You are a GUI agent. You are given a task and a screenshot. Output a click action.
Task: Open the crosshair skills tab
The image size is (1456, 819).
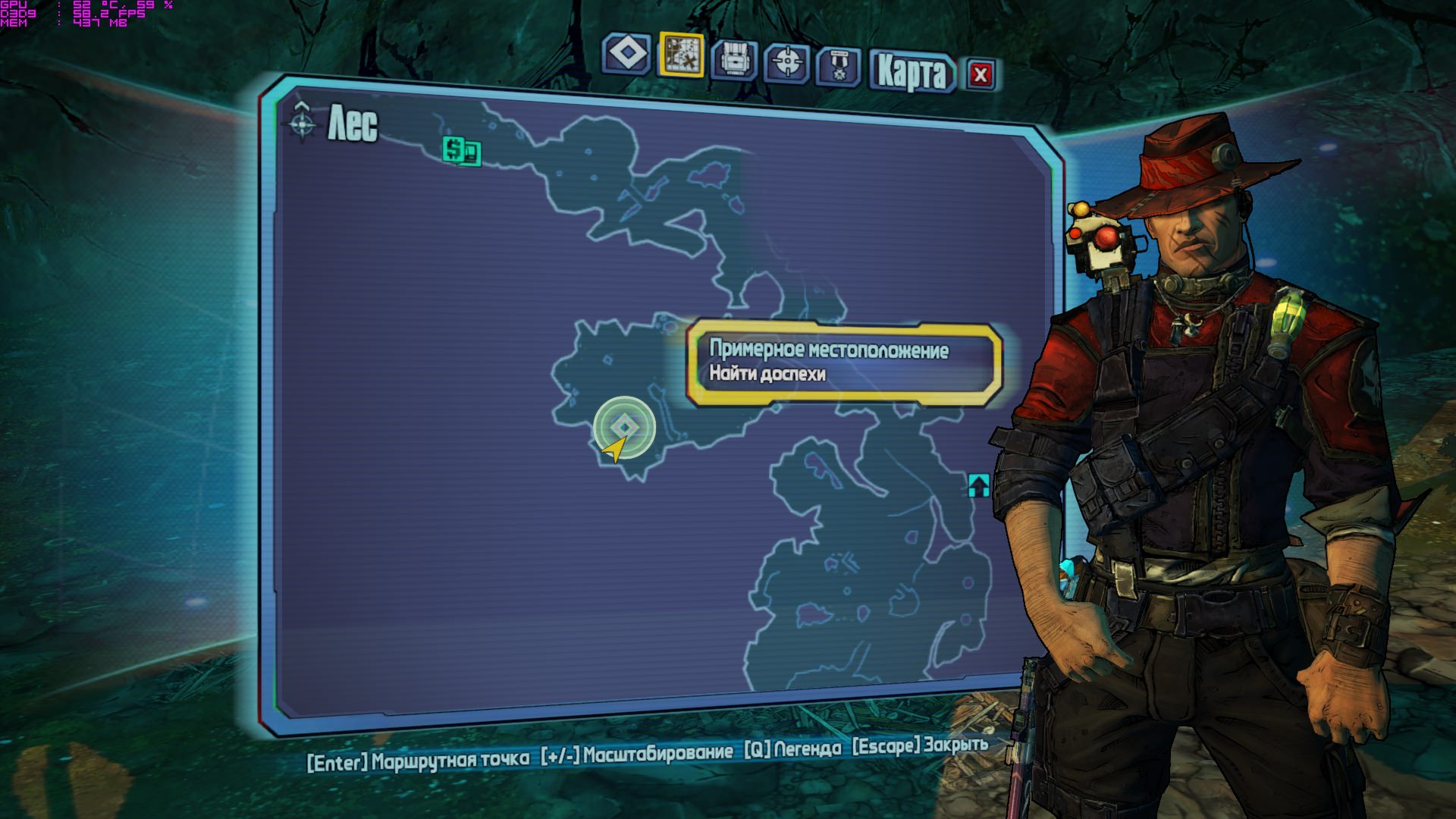[x=786, y=62]
